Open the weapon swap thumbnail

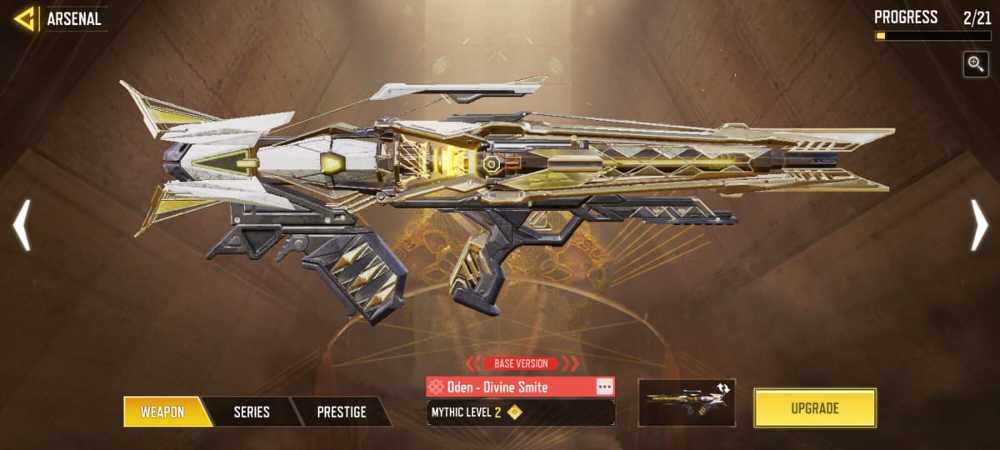tap(686, 402)
